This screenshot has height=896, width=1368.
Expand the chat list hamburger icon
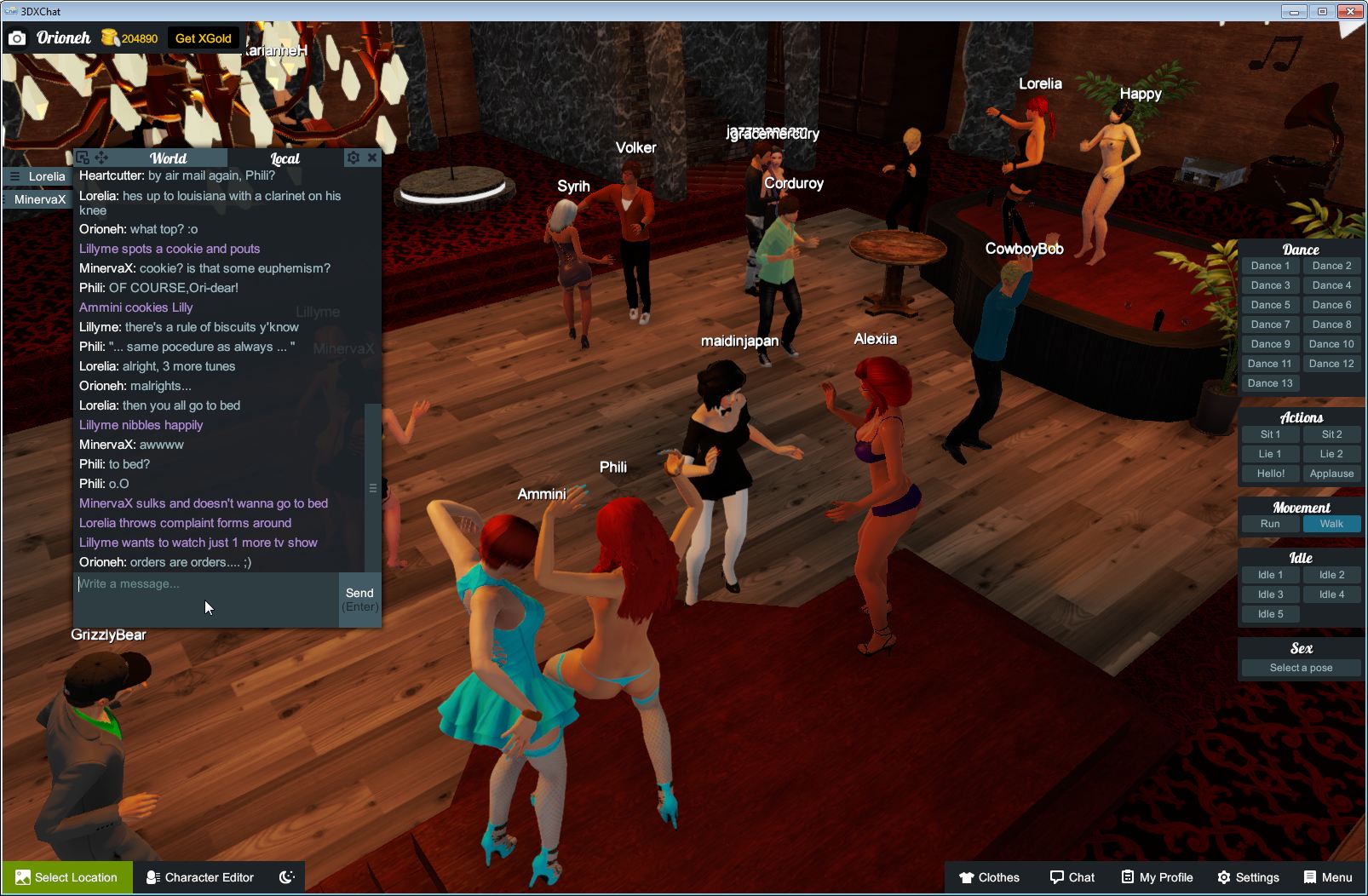[x=15, y=176]
